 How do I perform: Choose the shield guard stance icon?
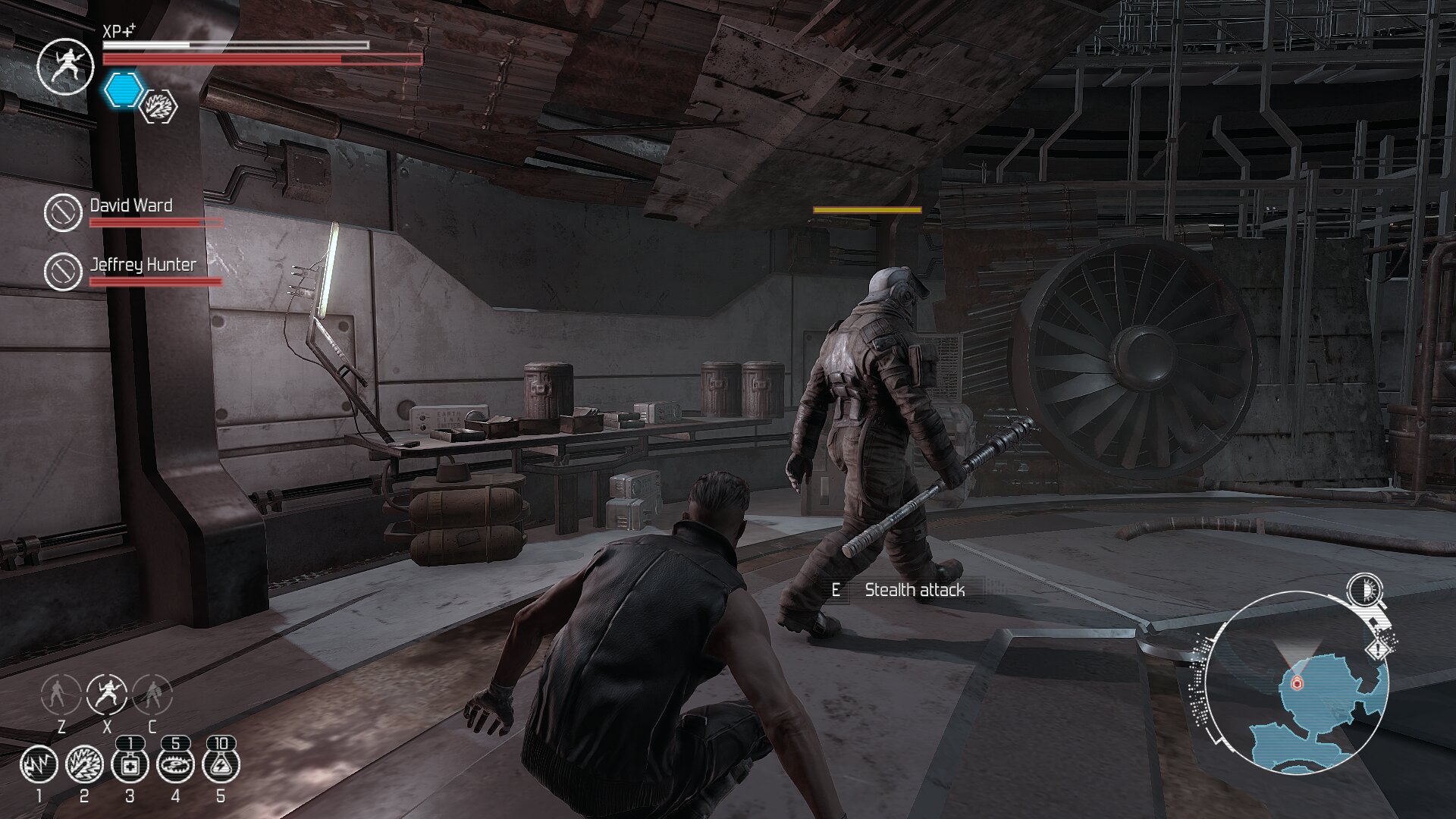152,693
